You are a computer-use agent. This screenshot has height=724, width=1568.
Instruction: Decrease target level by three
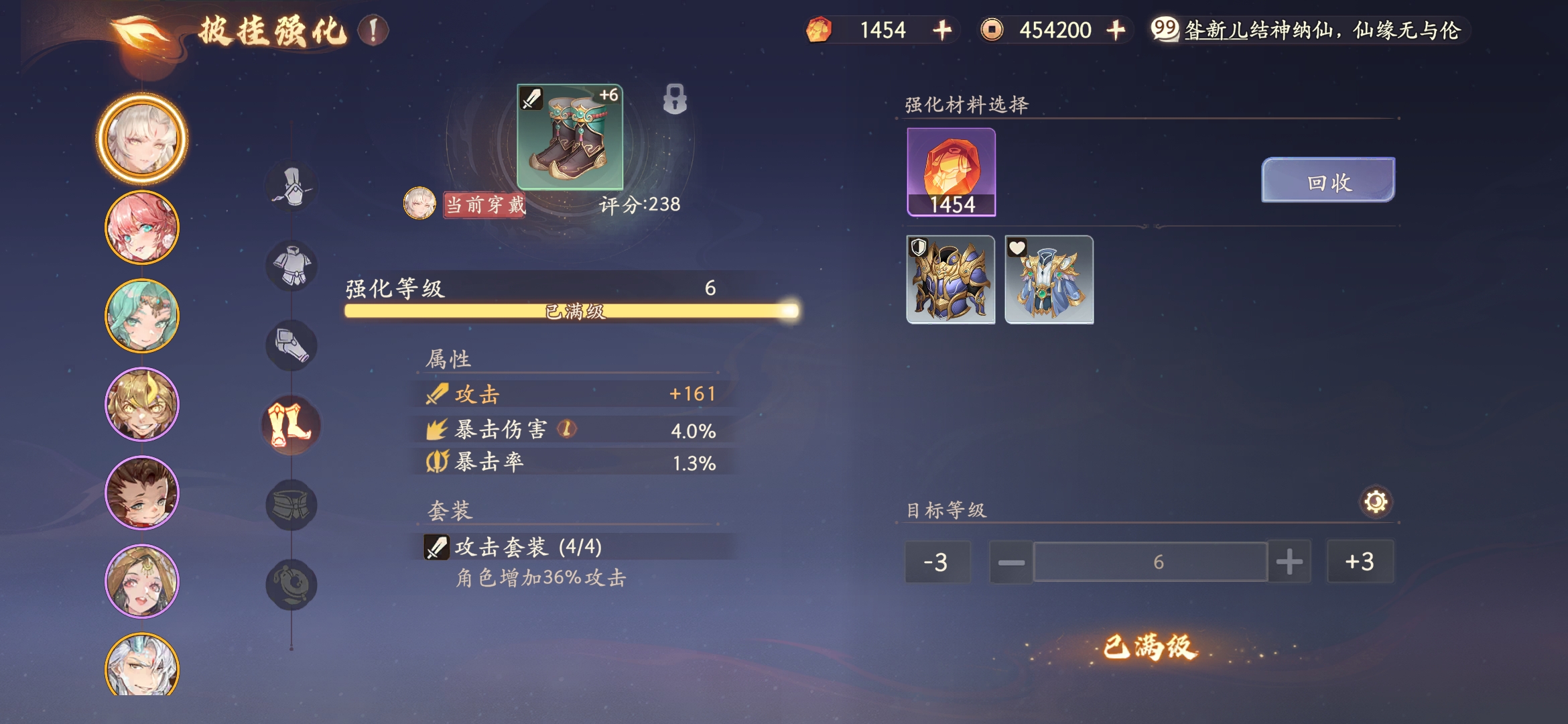click(936, 562)
